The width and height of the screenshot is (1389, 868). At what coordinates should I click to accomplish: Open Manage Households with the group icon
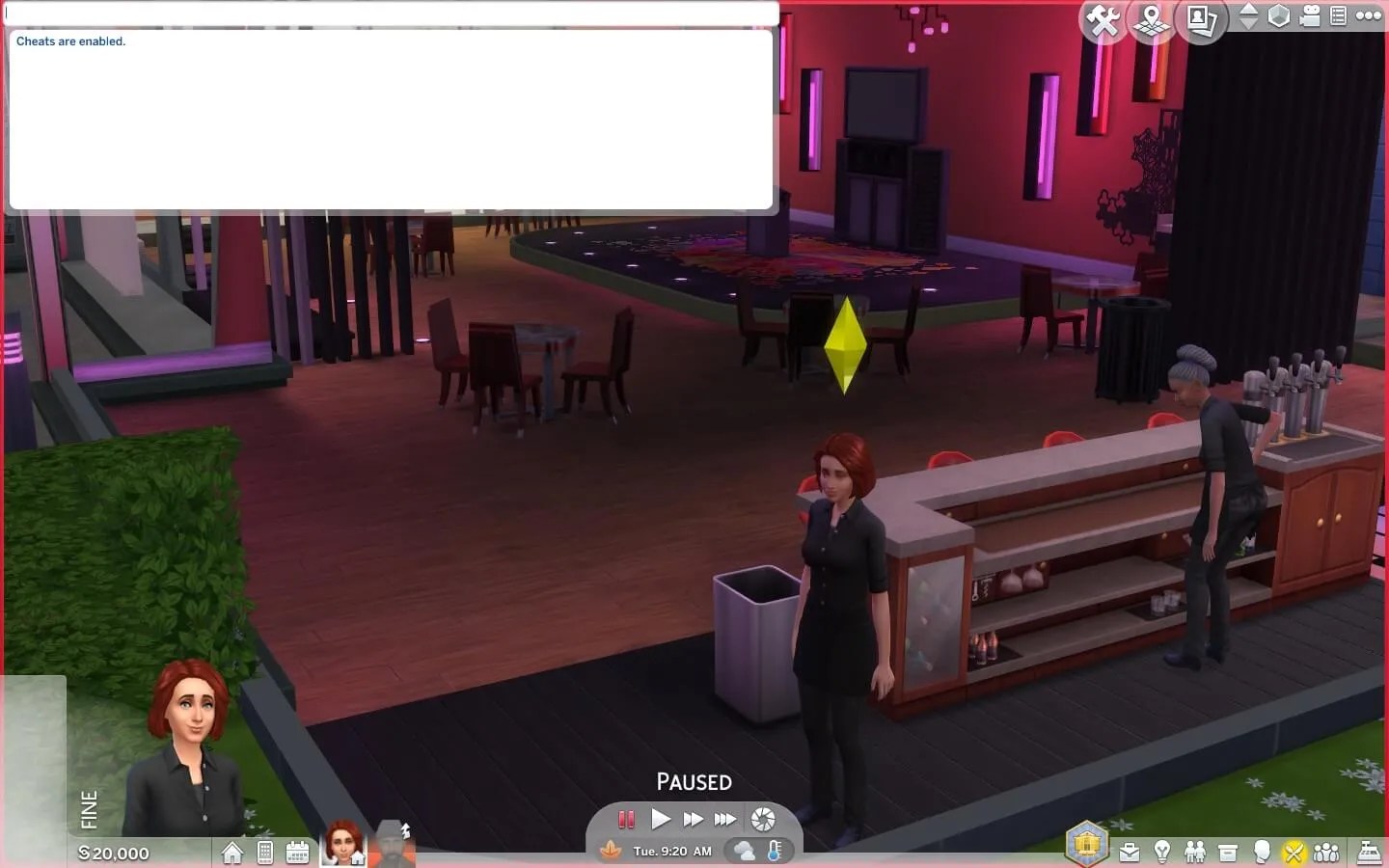tap(1325, 853)
